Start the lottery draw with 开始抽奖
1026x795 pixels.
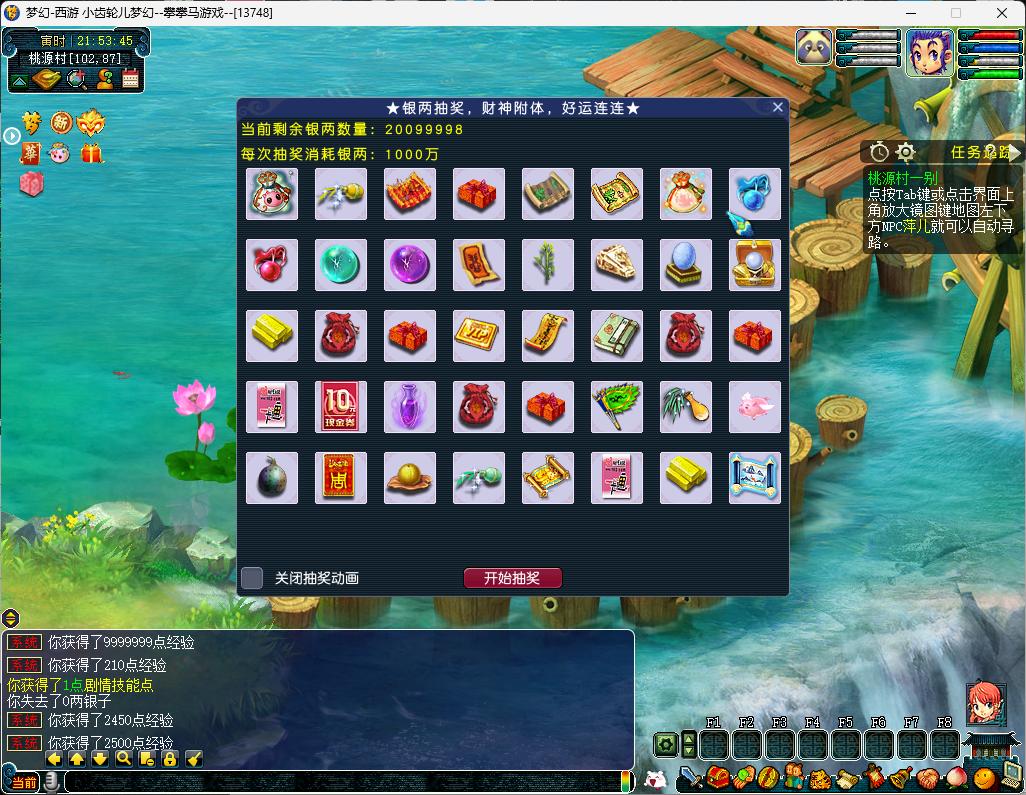[512, 578]
